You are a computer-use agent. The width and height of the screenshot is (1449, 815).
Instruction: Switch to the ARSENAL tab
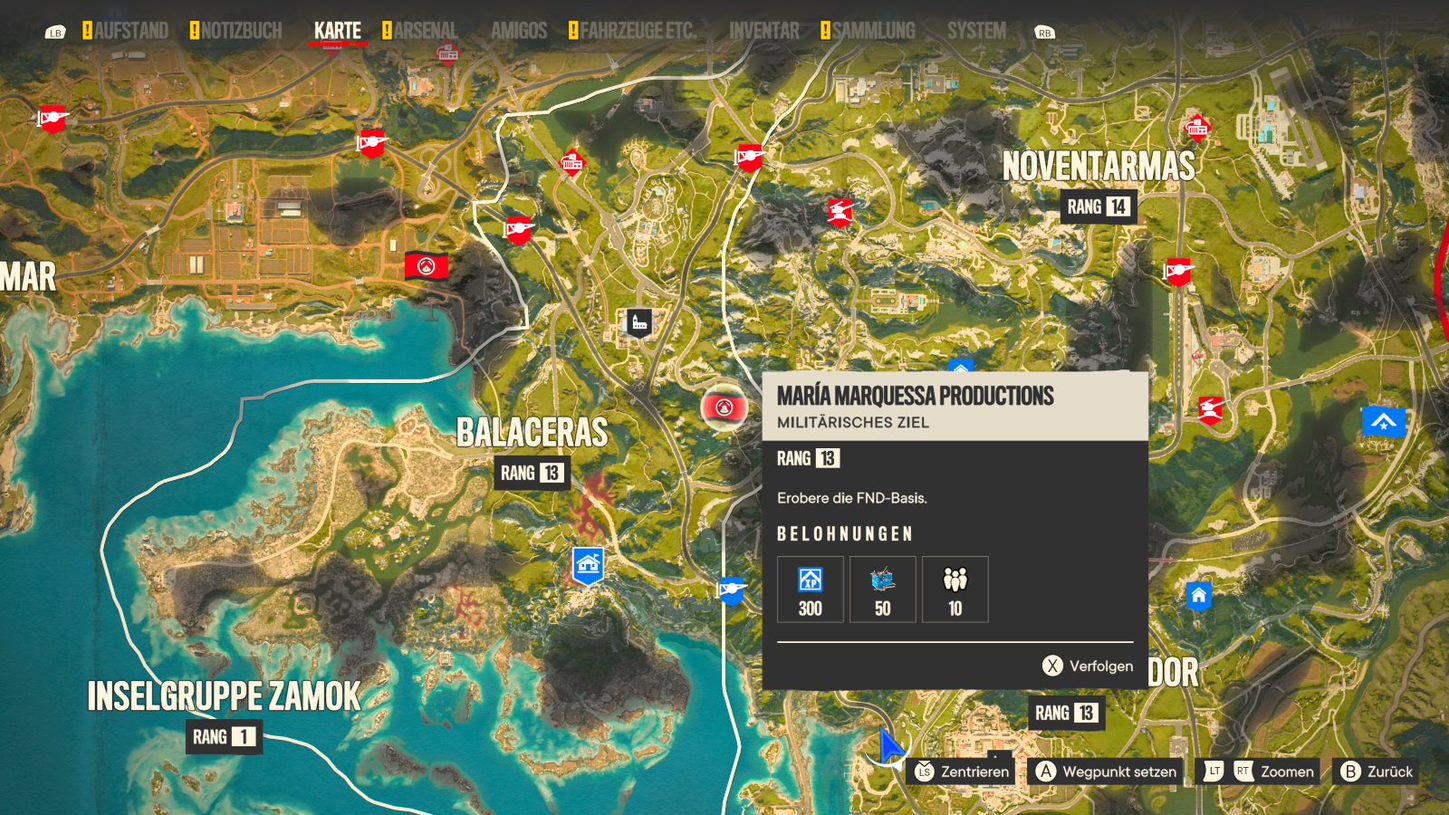tap(424, 30)
